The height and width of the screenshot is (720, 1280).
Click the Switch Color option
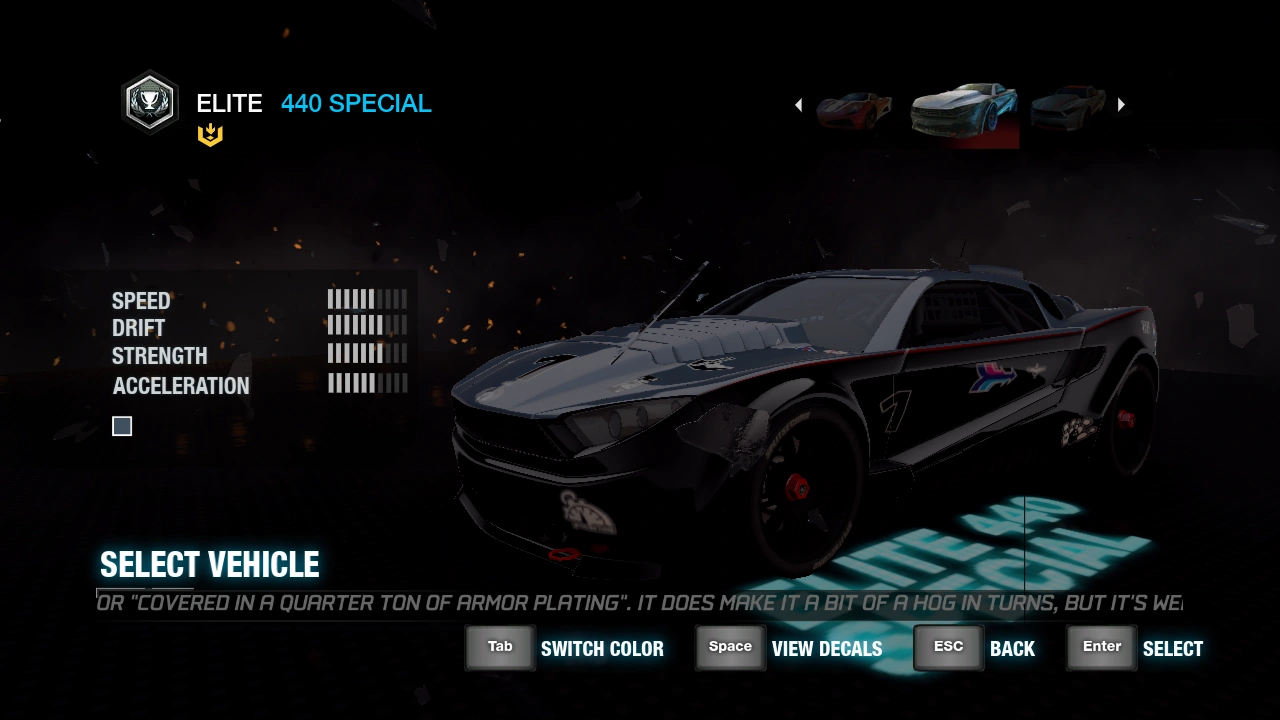tap(566, 648)
